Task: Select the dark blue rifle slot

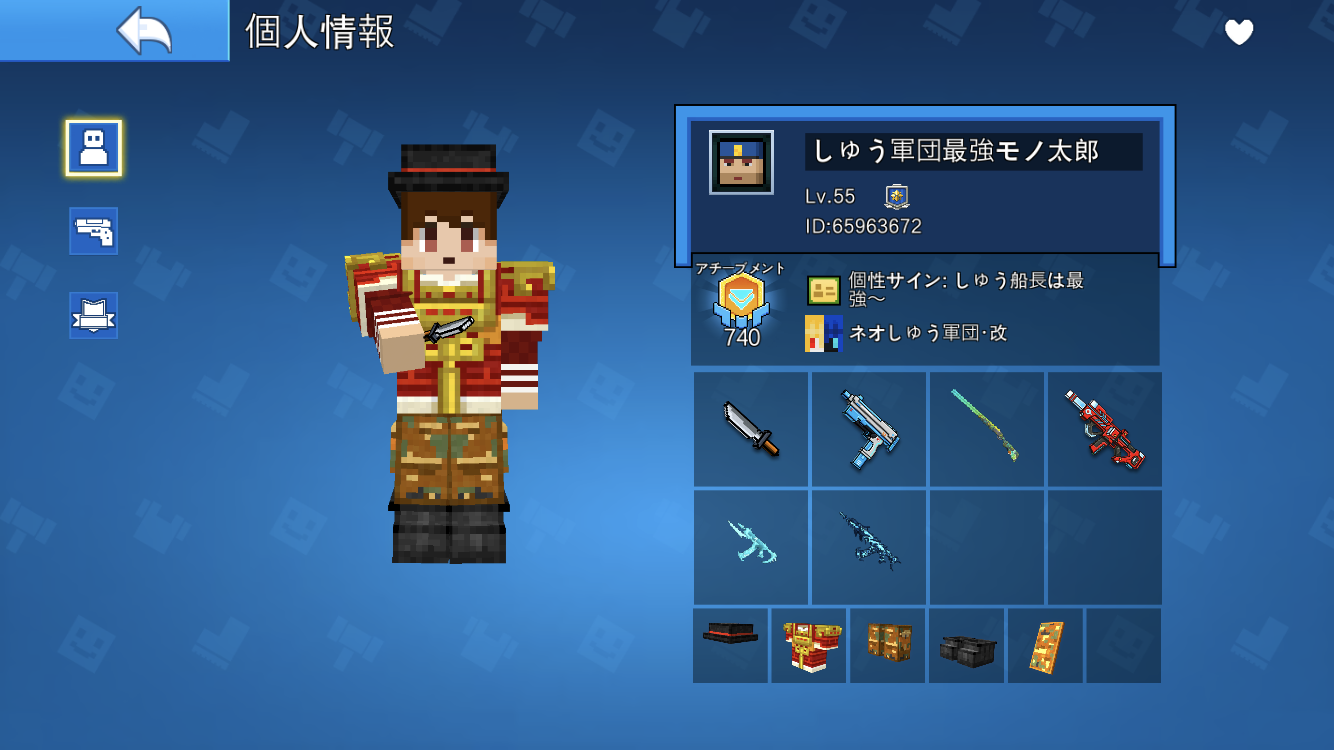Action: click(868, 546)
